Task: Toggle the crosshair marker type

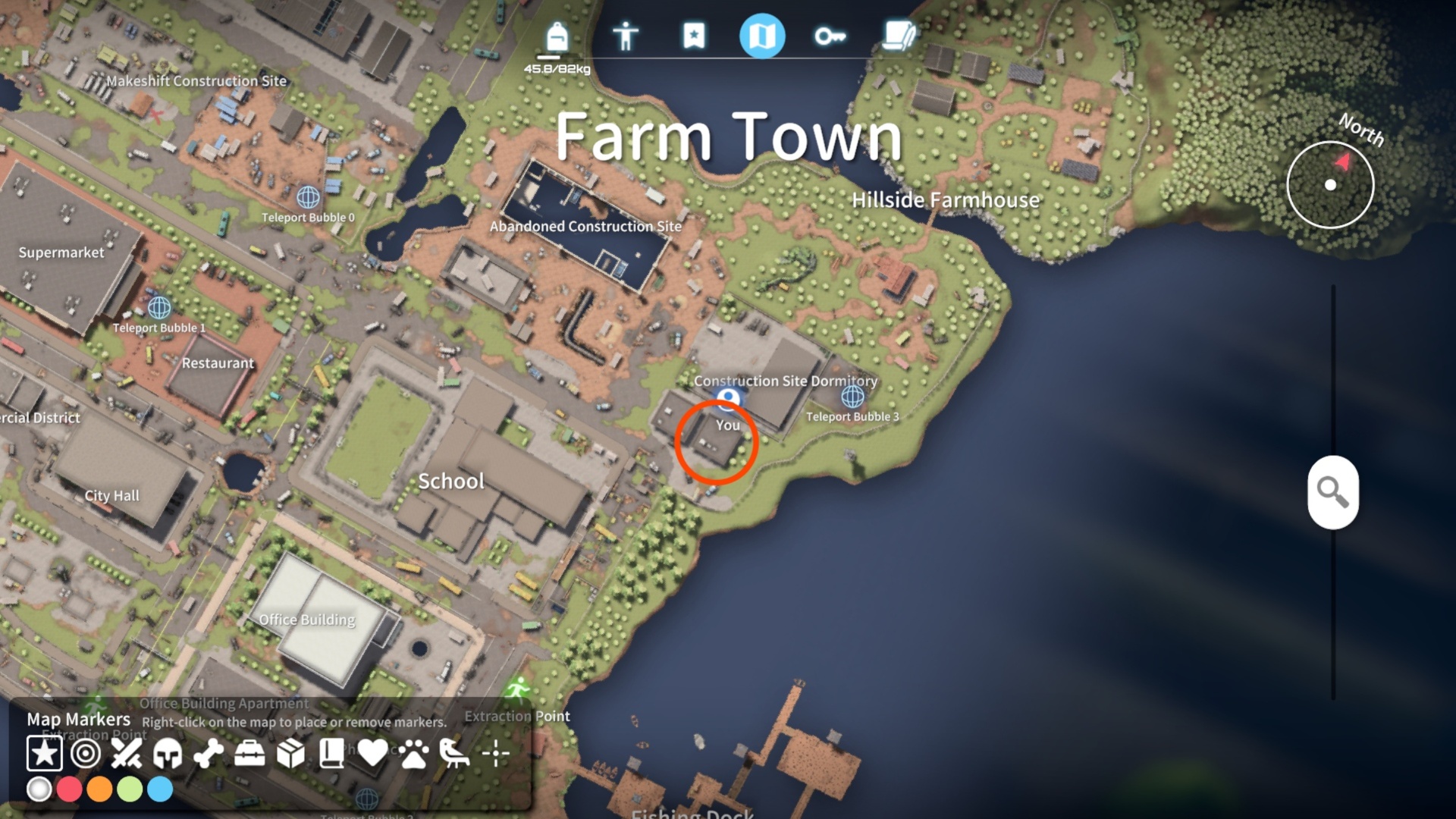Action: point(497,754)
